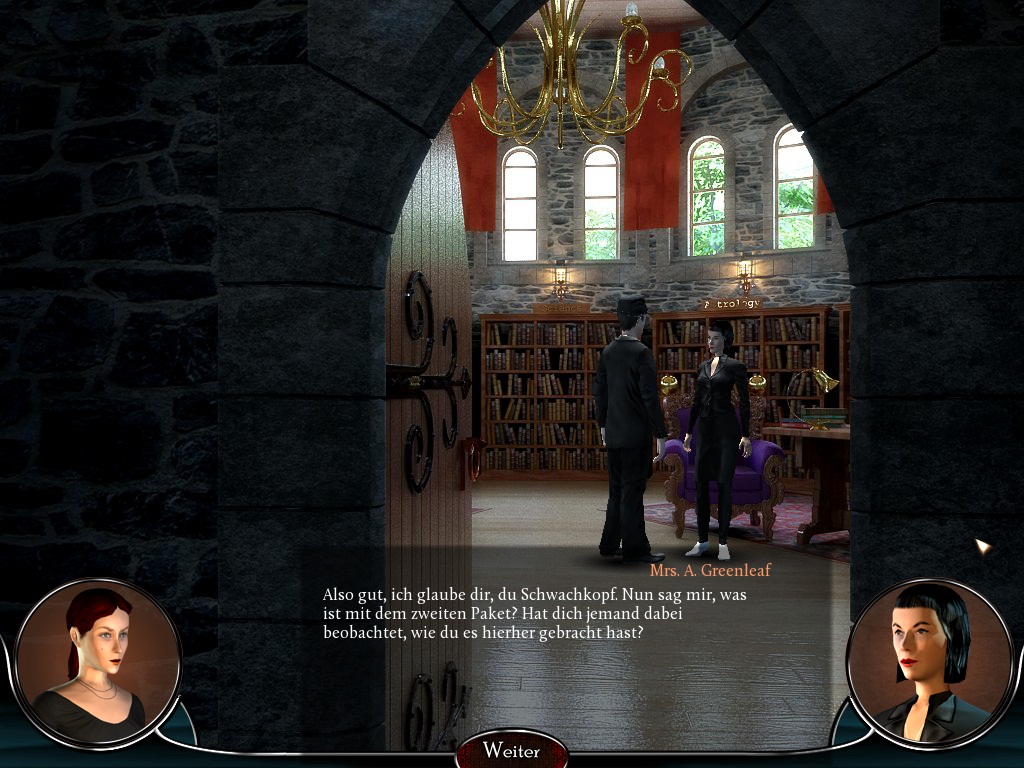
Task: Select the red-haired woman portrait
Action: coord(98,662)
